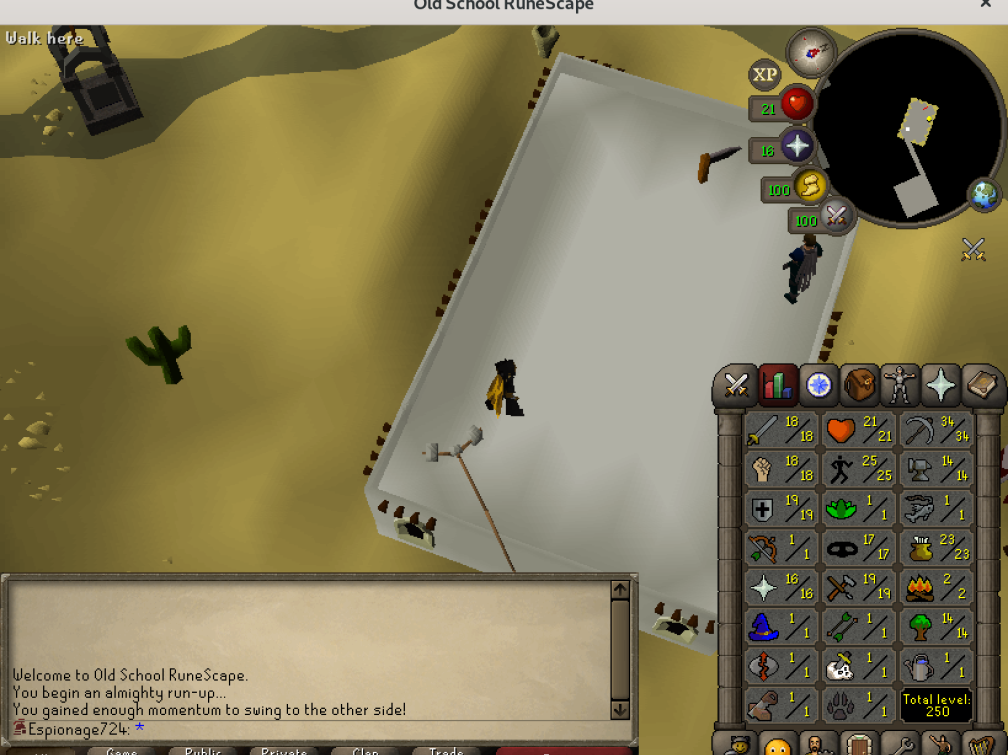Switch to the Quest List tab
Screen dimensions: 1008x755
(818, 385)
